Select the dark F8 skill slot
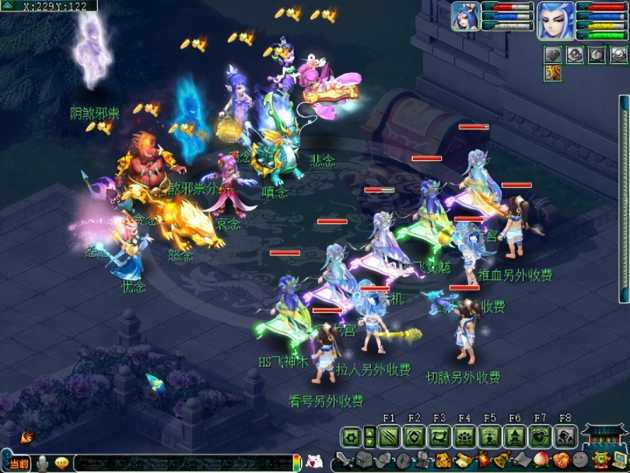Viewport: 630px width, 473px height. point(565,437)
